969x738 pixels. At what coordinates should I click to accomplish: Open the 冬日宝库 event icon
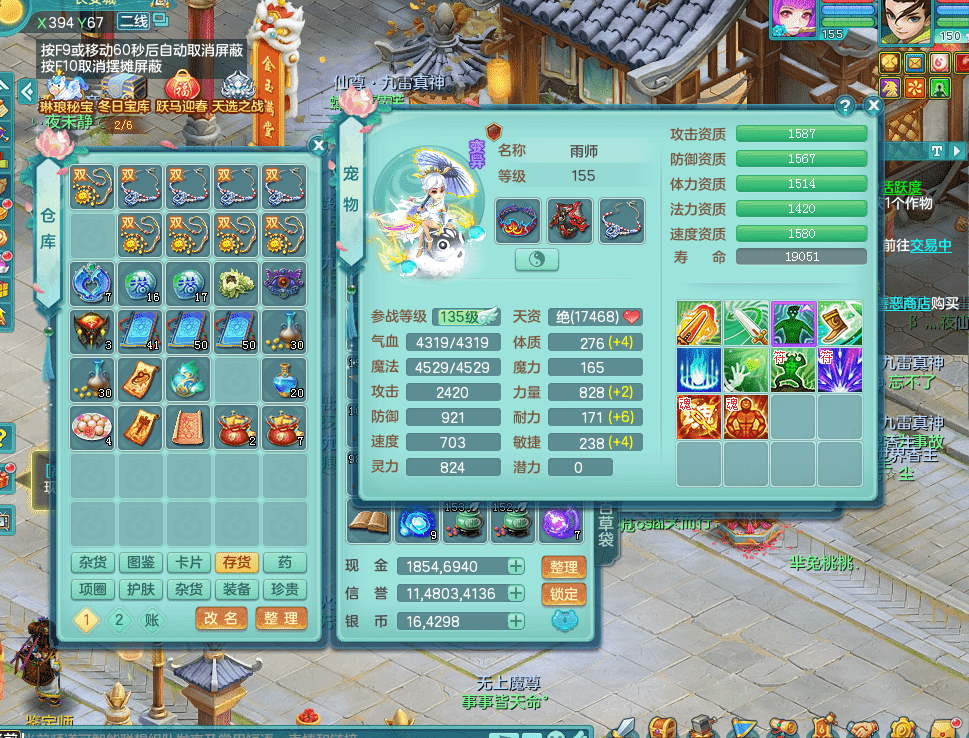pyautogui.click(x=123, y=92)
